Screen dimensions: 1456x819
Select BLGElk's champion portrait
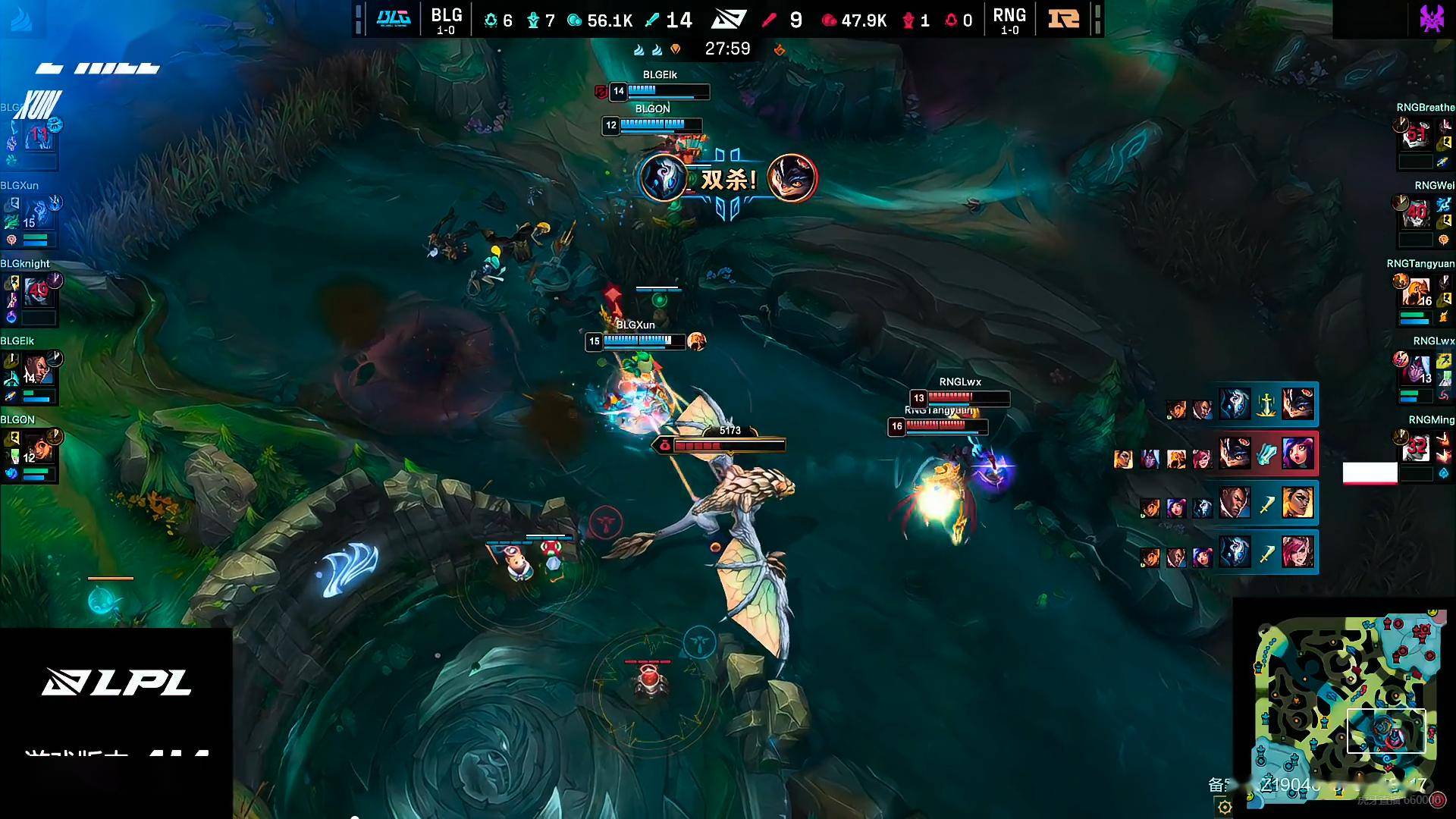click(x=38, y=369)
